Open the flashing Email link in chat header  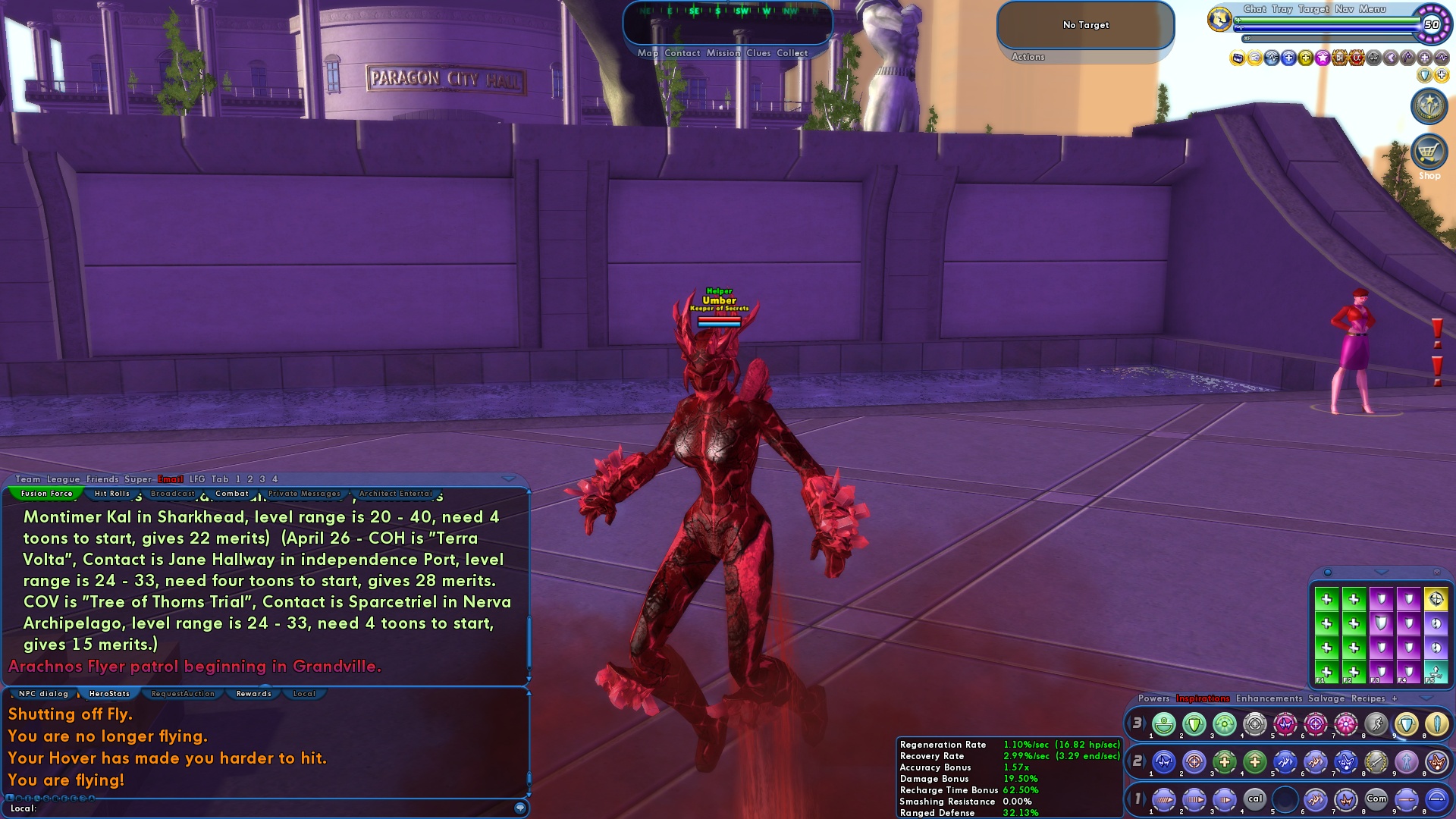[x=168, y=479]
